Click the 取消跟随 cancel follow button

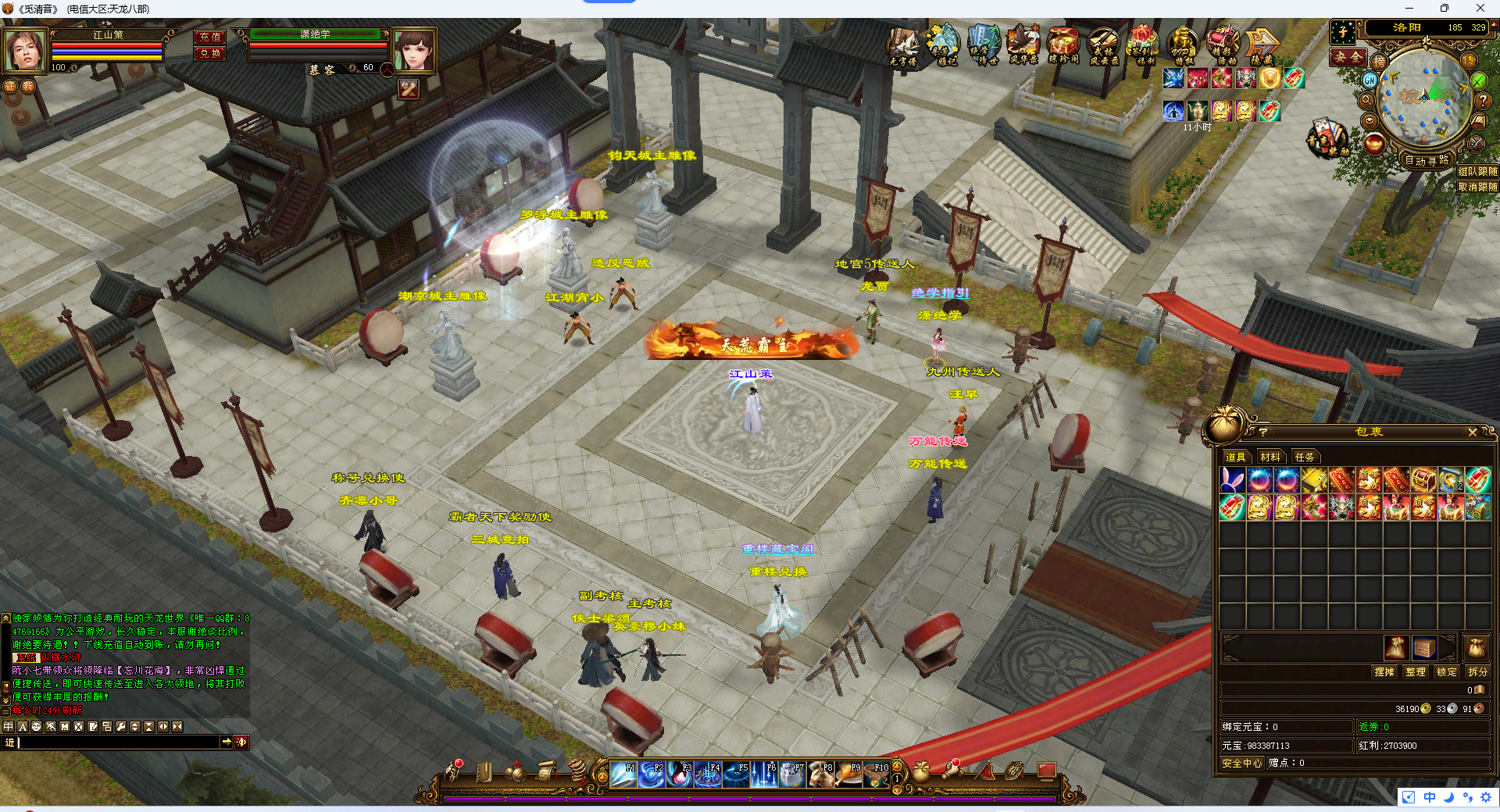[x=1477, y=187]
